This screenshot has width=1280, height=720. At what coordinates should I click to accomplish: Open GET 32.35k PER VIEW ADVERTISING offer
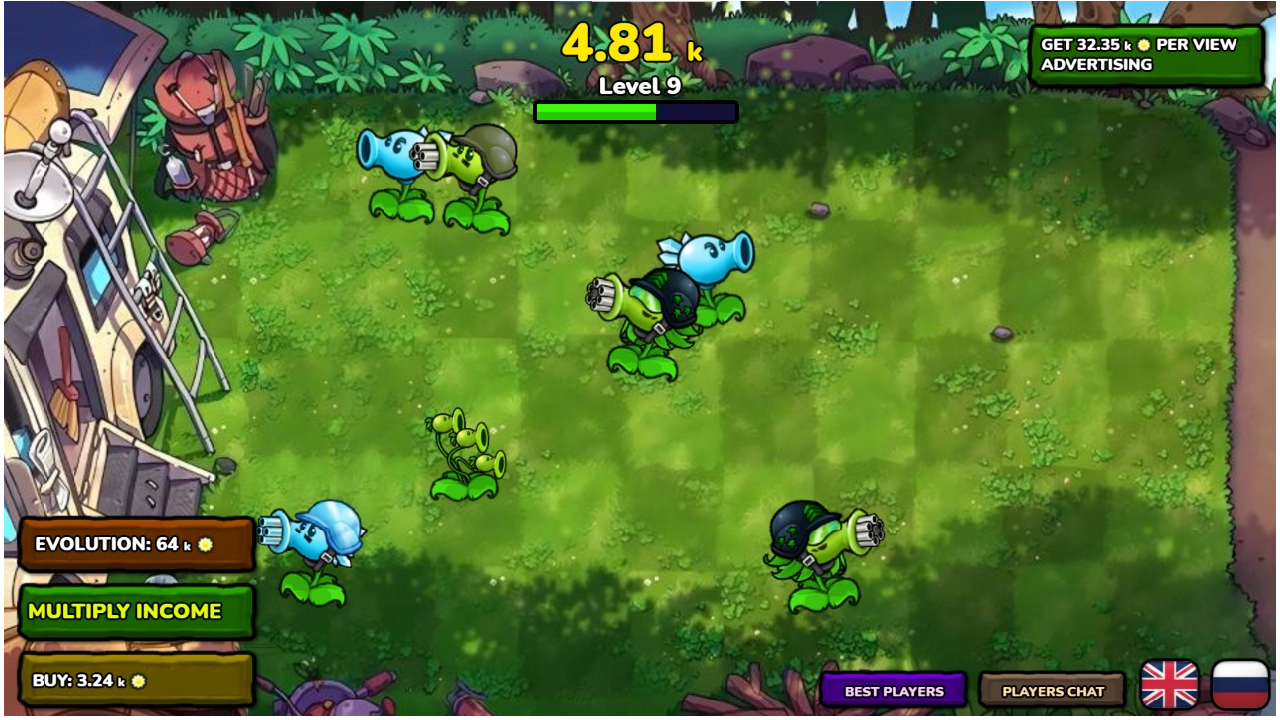tap(1146, 55)
